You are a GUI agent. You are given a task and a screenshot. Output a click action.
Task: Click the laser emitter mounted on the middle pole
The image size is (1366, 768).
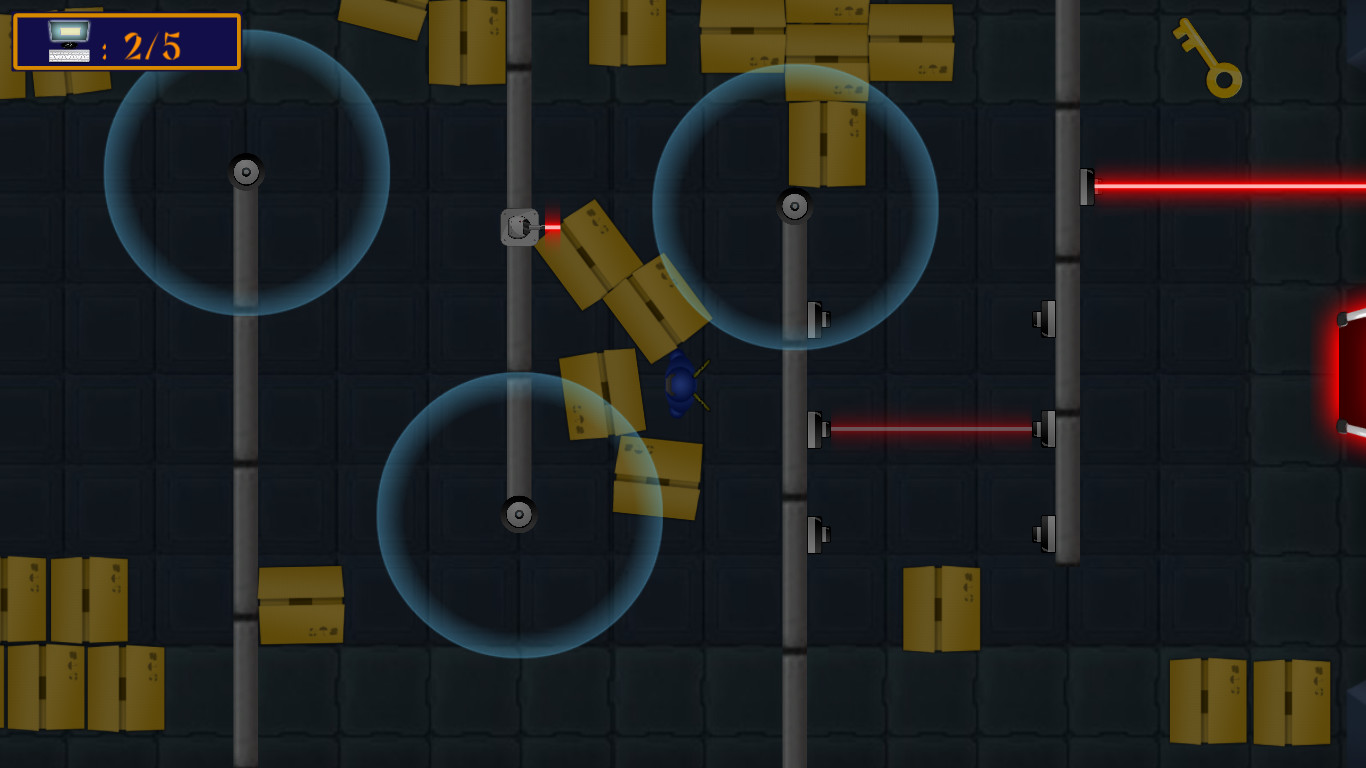[x=521, y=225]
